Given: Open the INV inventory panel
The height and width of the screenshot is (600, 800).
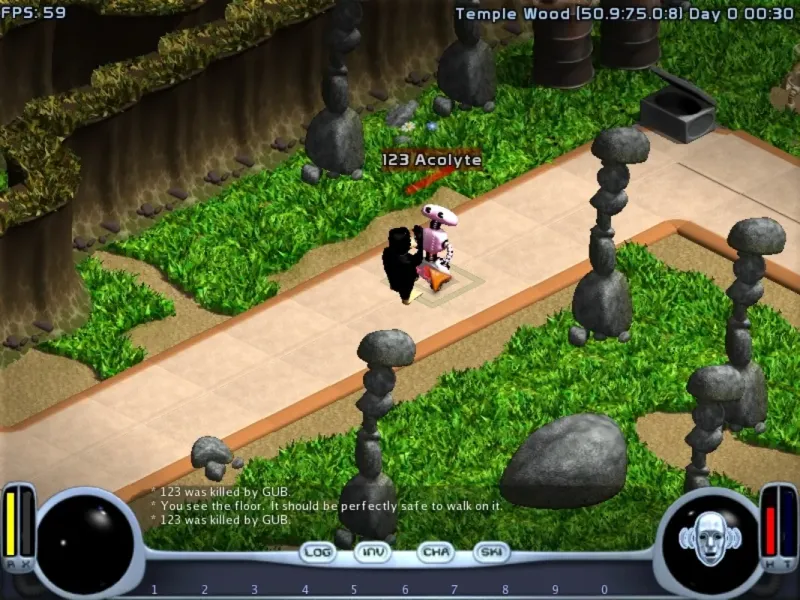Looking at the screenshot, I should coord(373,552).
